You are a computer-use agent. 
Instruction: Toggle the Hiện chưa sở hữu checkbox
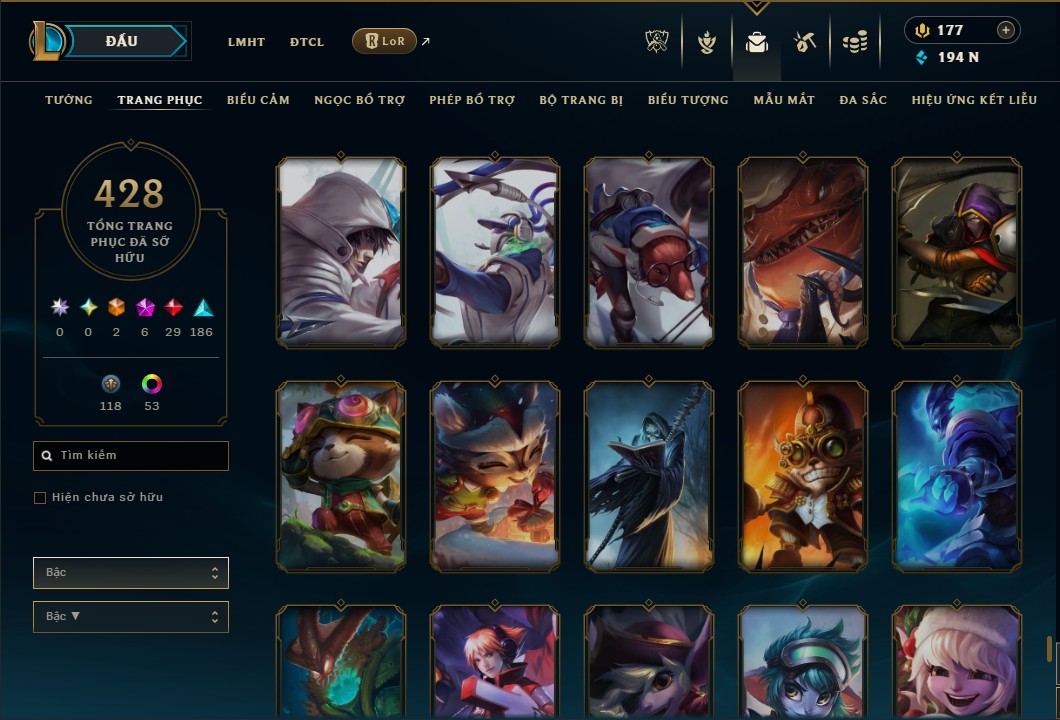[x=40, y=498]
